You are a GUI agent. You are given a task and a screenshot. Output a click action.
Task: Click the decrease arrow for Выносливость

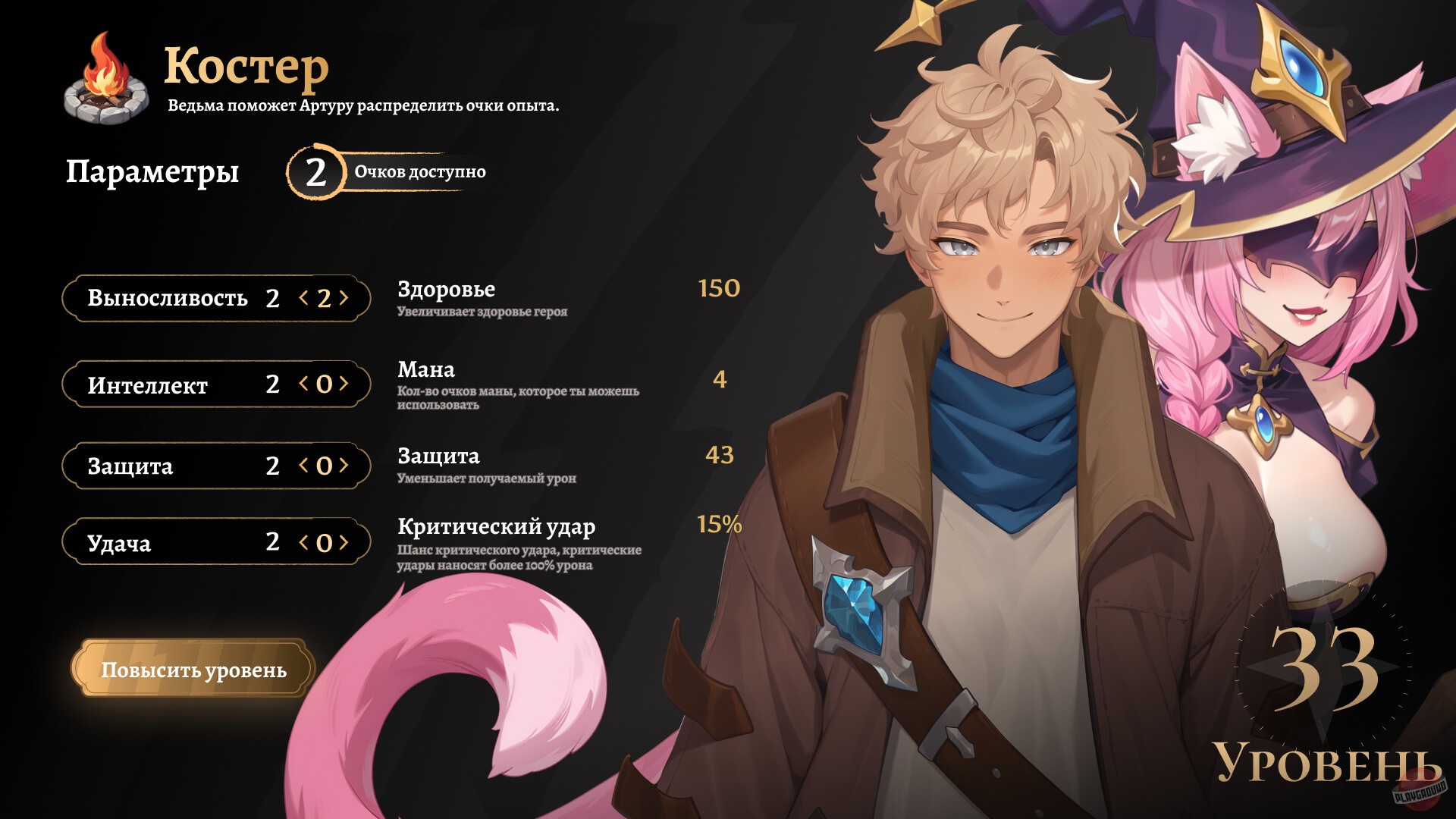pos(301,299)
